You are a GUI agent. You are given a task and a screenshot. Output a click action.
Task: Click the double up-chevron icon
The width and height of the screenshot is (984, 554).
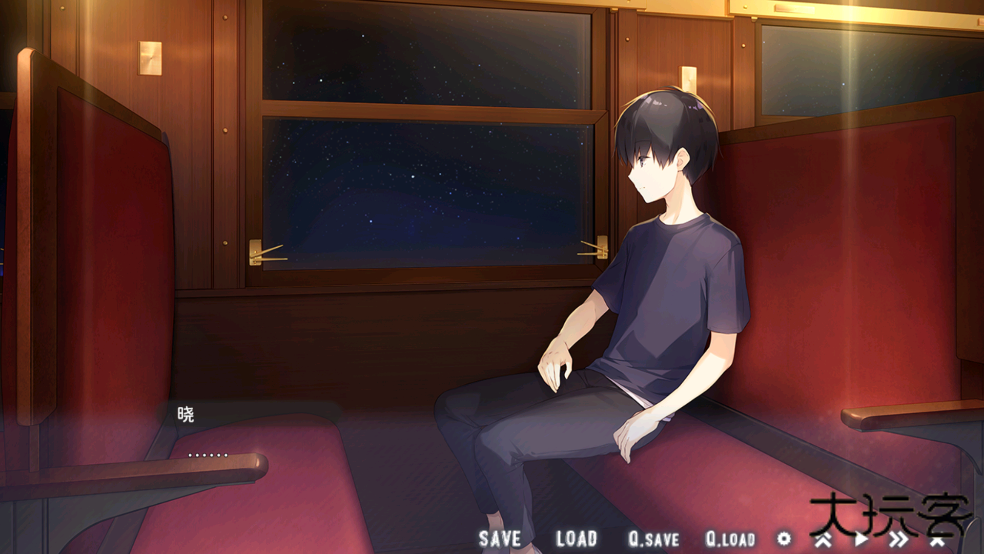(x=823, y=539)
